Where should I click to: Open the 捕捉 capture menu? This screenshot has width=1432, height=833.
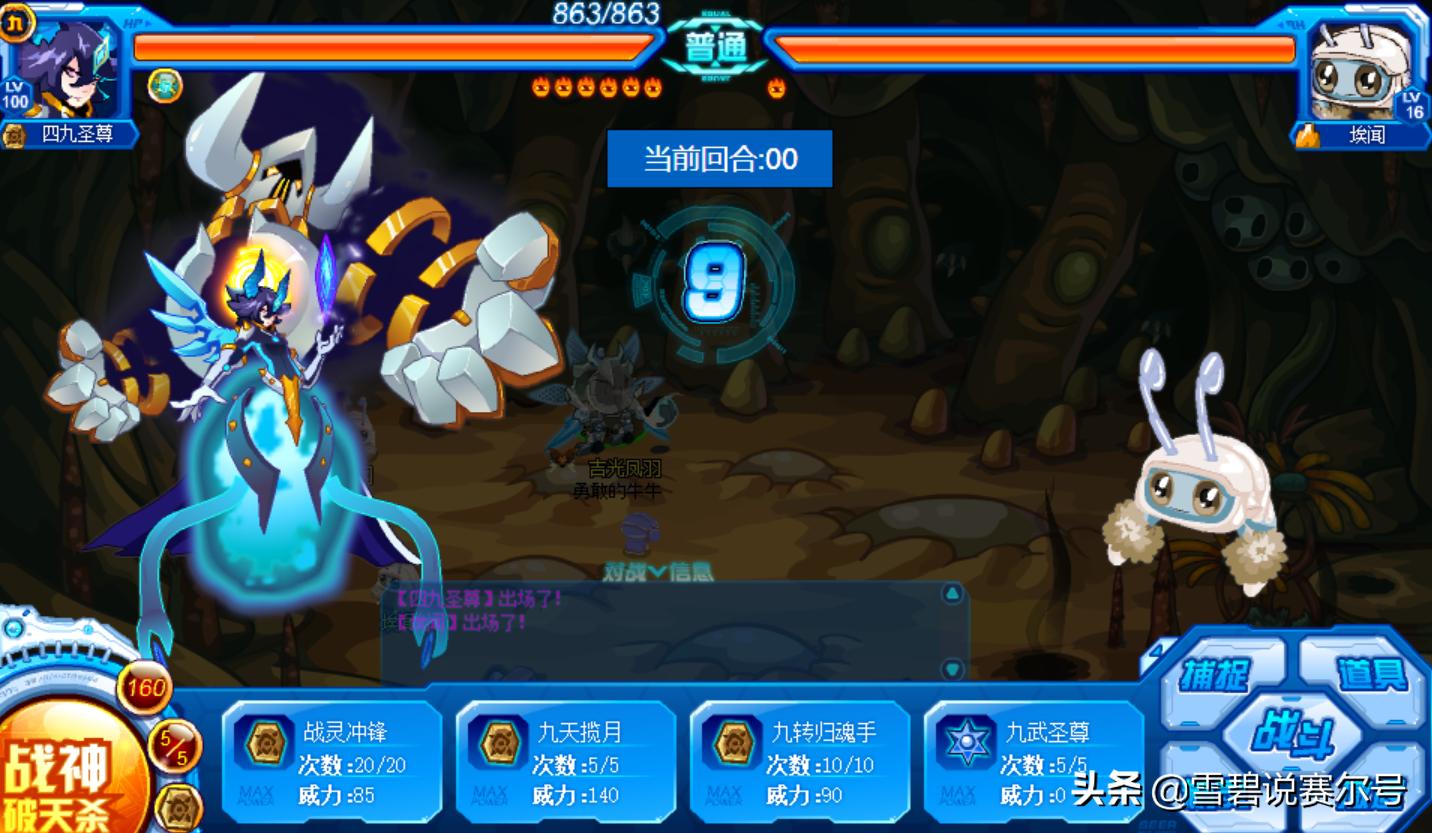coord(1214,675)
